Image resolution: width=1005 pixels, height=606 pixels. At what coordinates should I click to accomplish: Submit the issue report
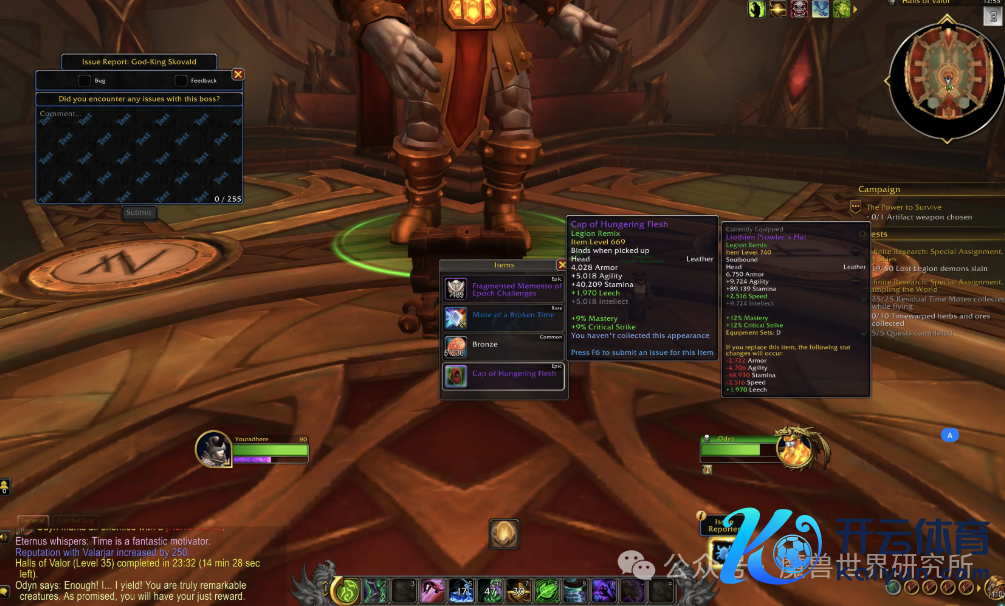point(139,212)
